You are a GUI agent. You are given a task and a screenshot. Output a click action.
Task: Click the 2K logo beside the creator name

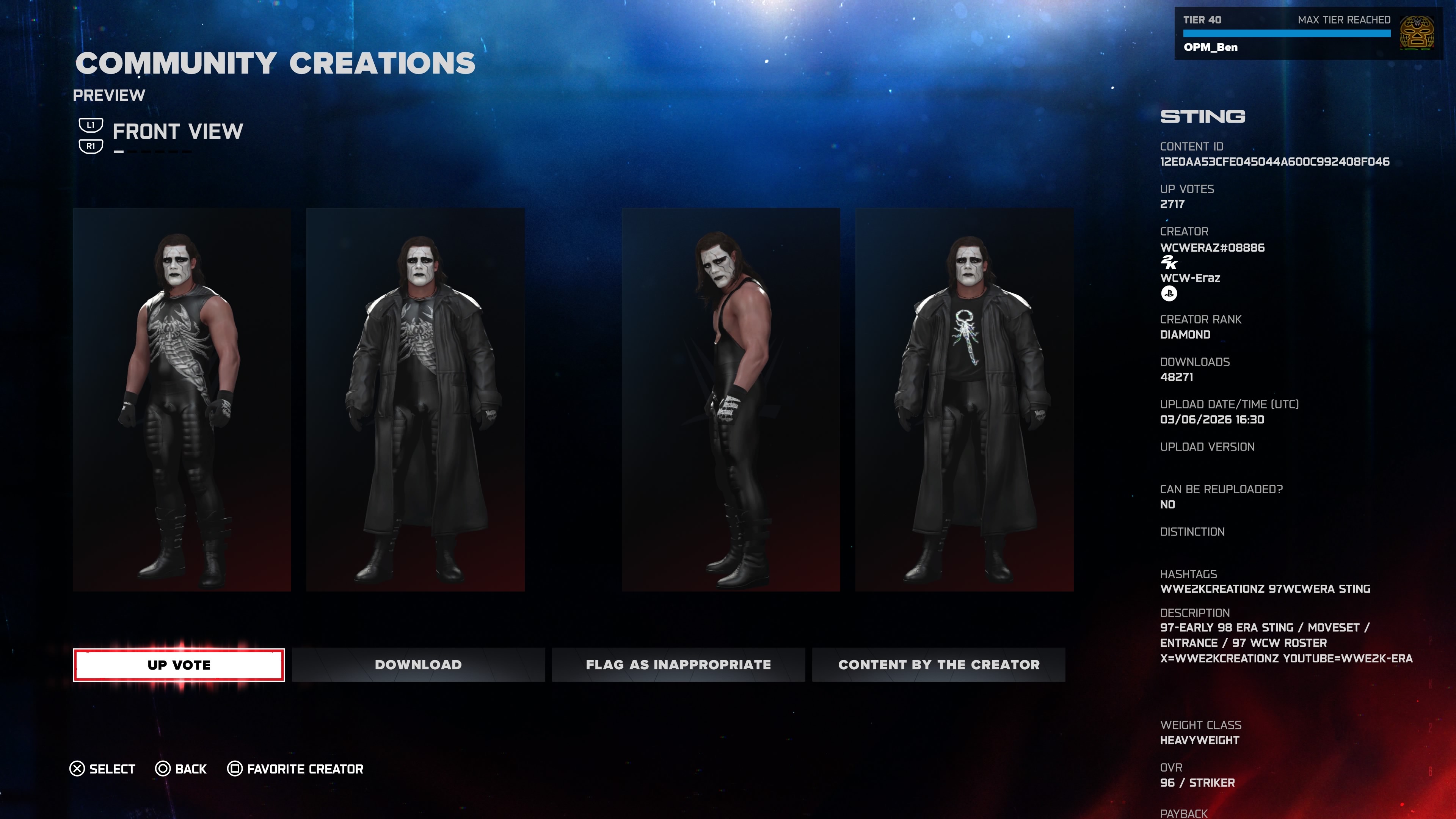click(x=1168, y=262)
